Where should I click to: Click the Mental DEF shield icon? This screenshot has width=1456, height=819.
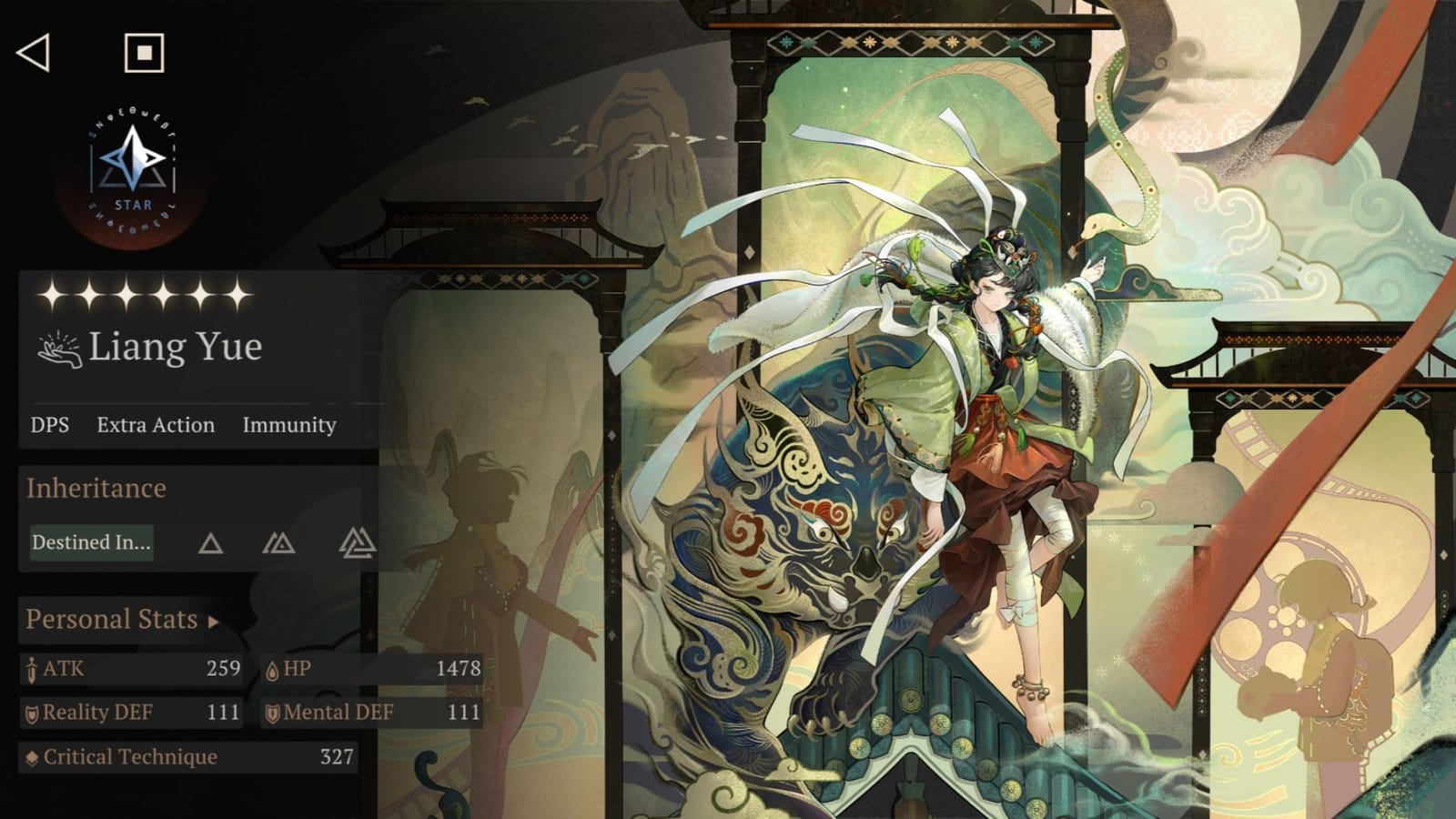(x=273, y=713)
